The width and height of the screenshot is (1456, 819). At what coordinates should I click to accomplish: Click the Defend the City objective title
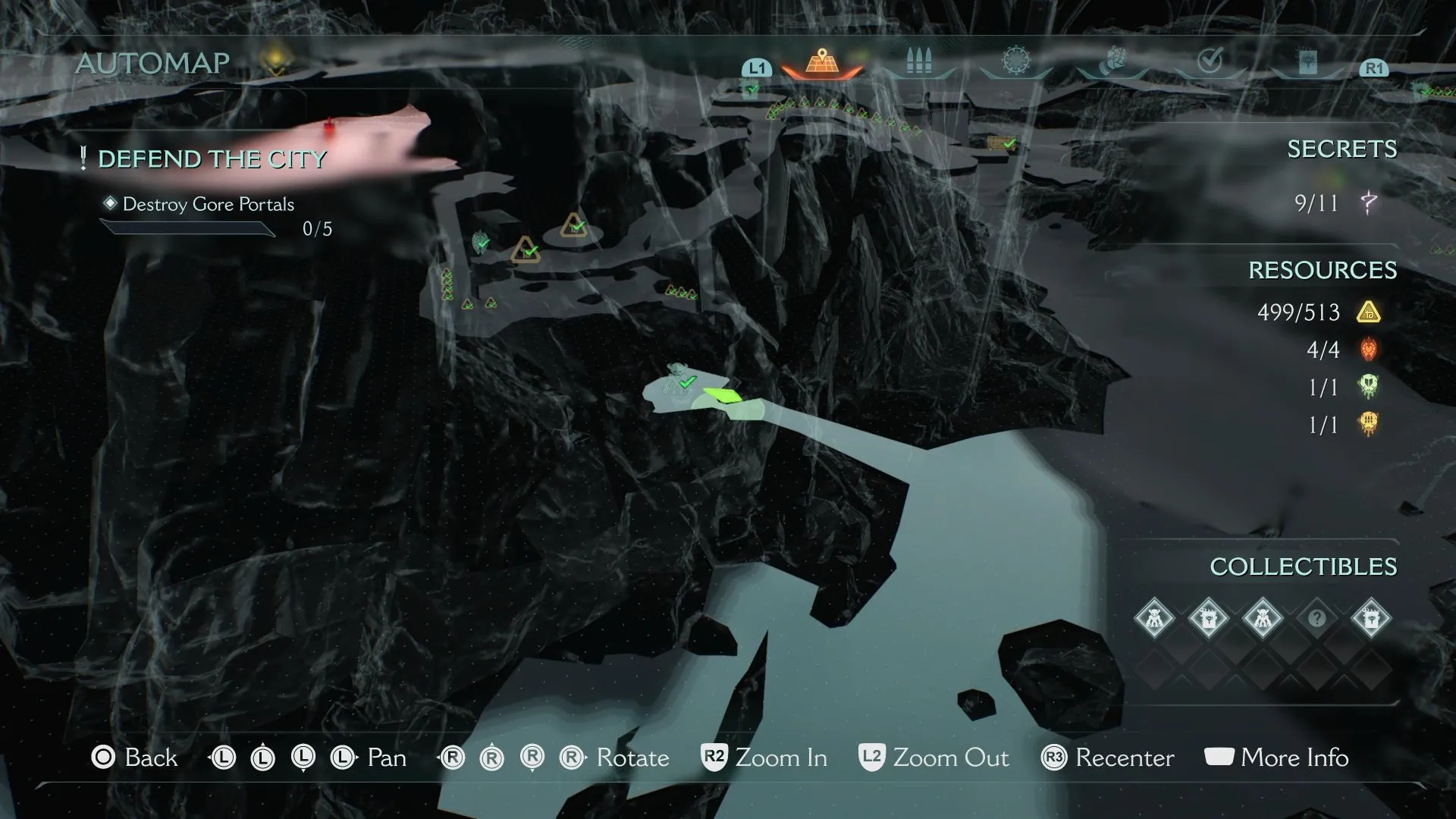point(212,159)
